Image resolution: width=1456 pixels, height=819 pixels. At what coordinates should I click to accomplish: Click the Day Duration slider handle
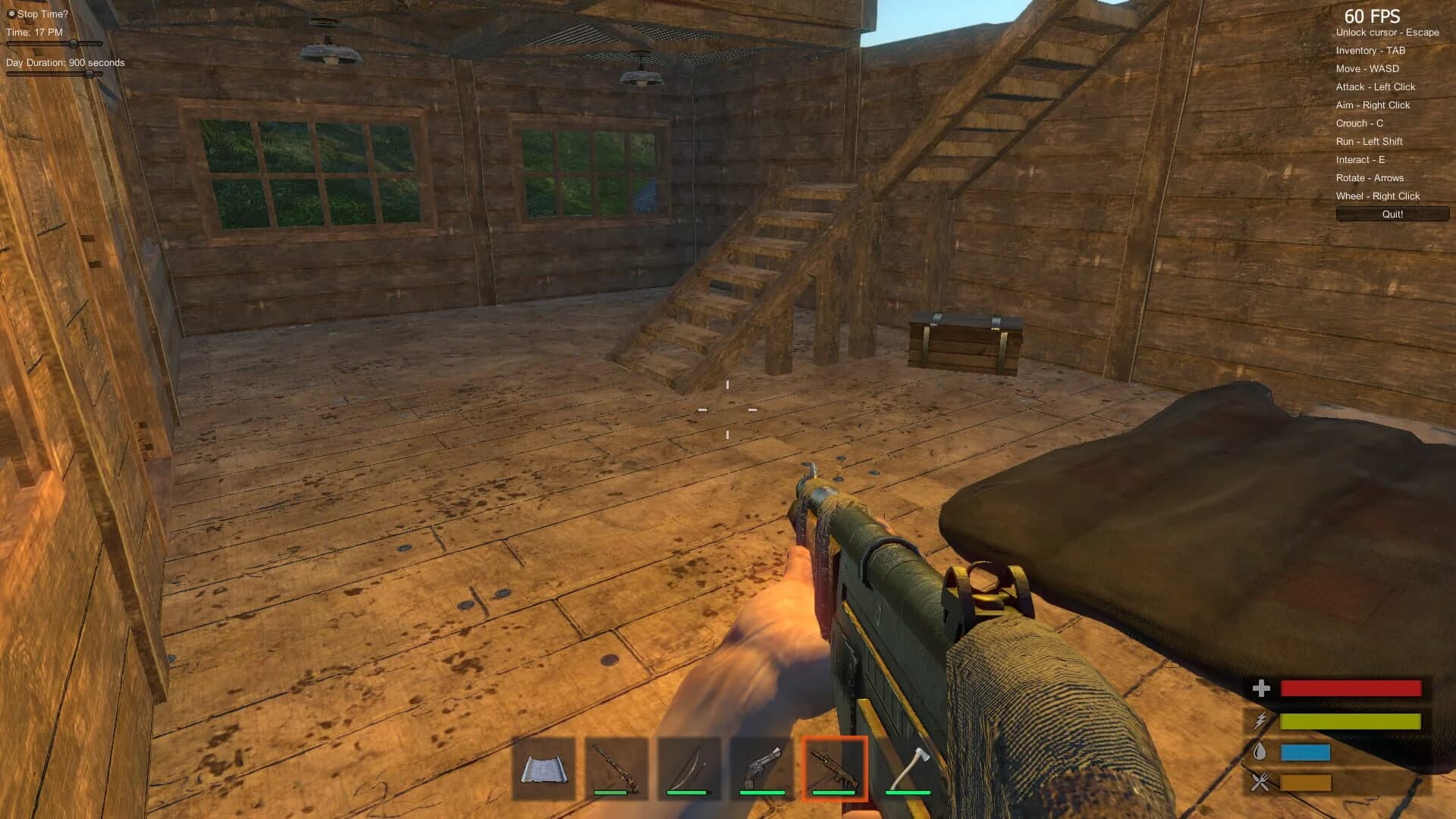(89, 76)
